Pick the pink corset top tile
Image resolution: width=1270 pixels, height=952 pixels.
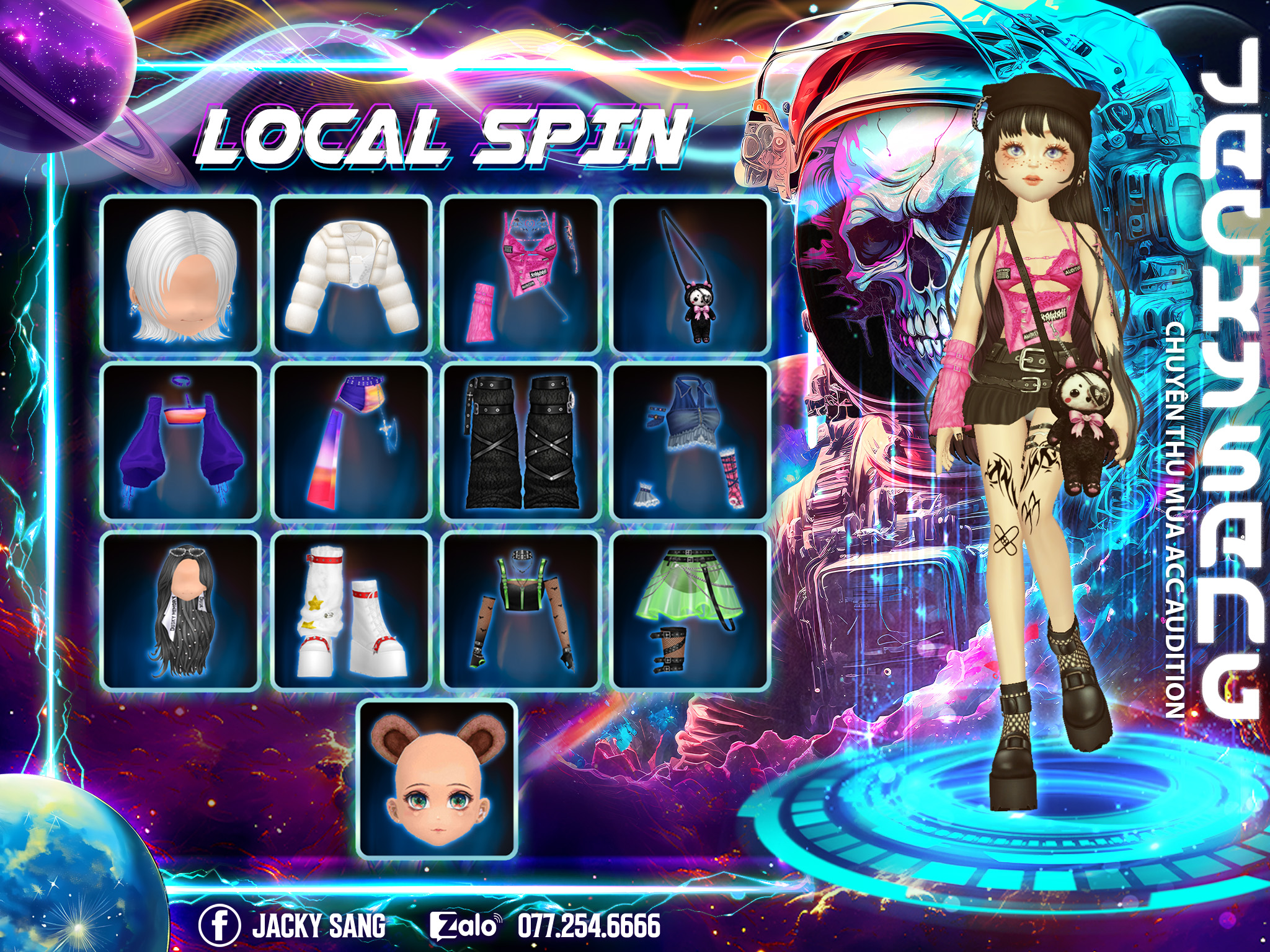[521, 274]
